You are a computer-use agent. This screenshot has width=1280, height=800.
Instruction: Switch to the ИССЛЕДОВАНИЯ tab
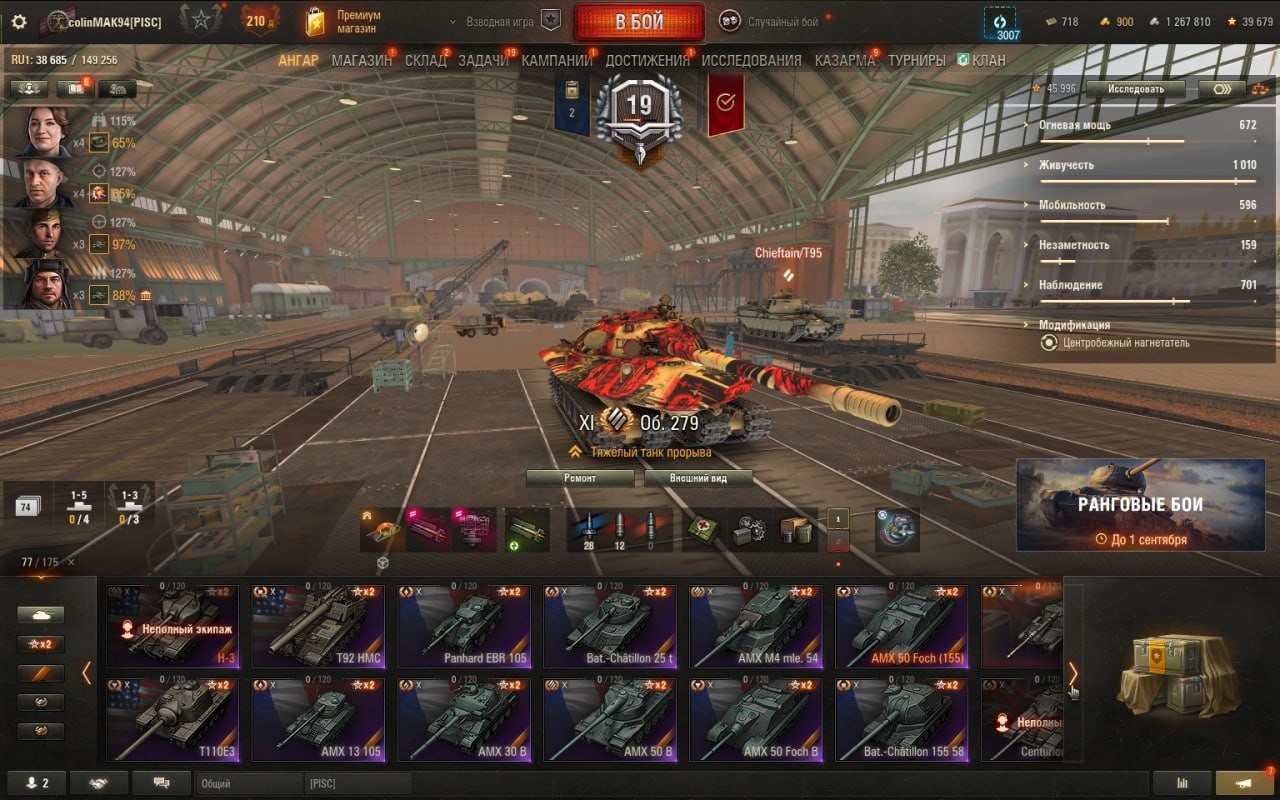[x=751, y=60]
